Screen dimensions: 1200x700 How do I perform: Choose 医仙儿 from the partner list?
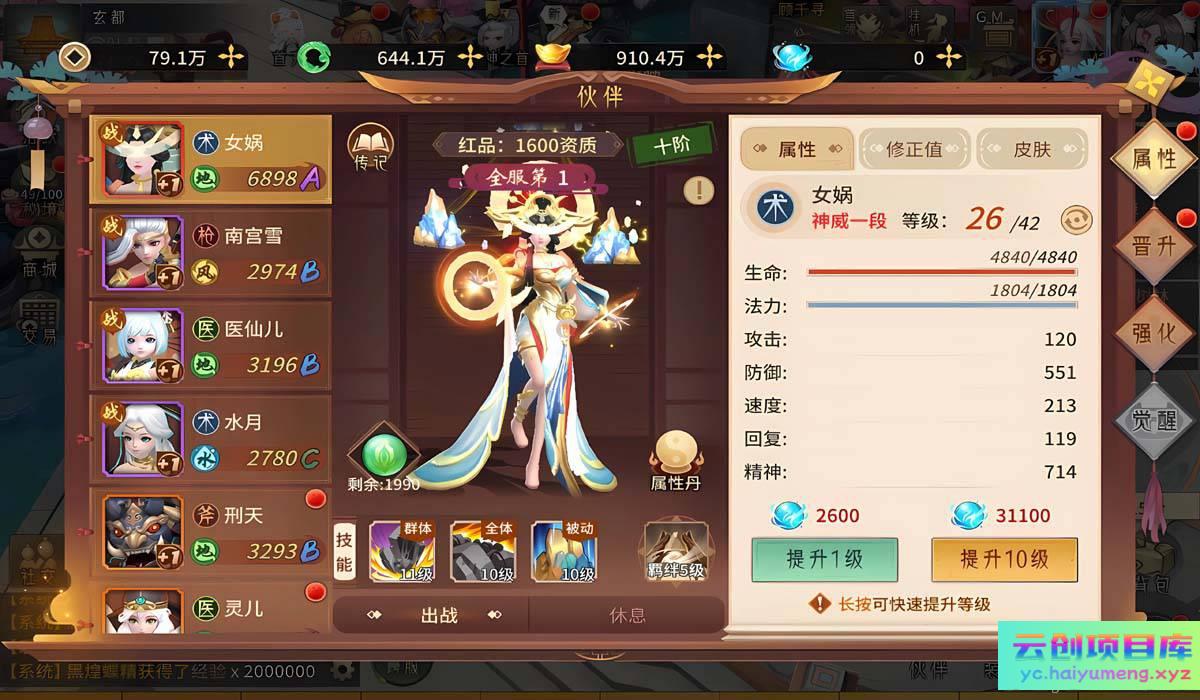pos(210,346)
